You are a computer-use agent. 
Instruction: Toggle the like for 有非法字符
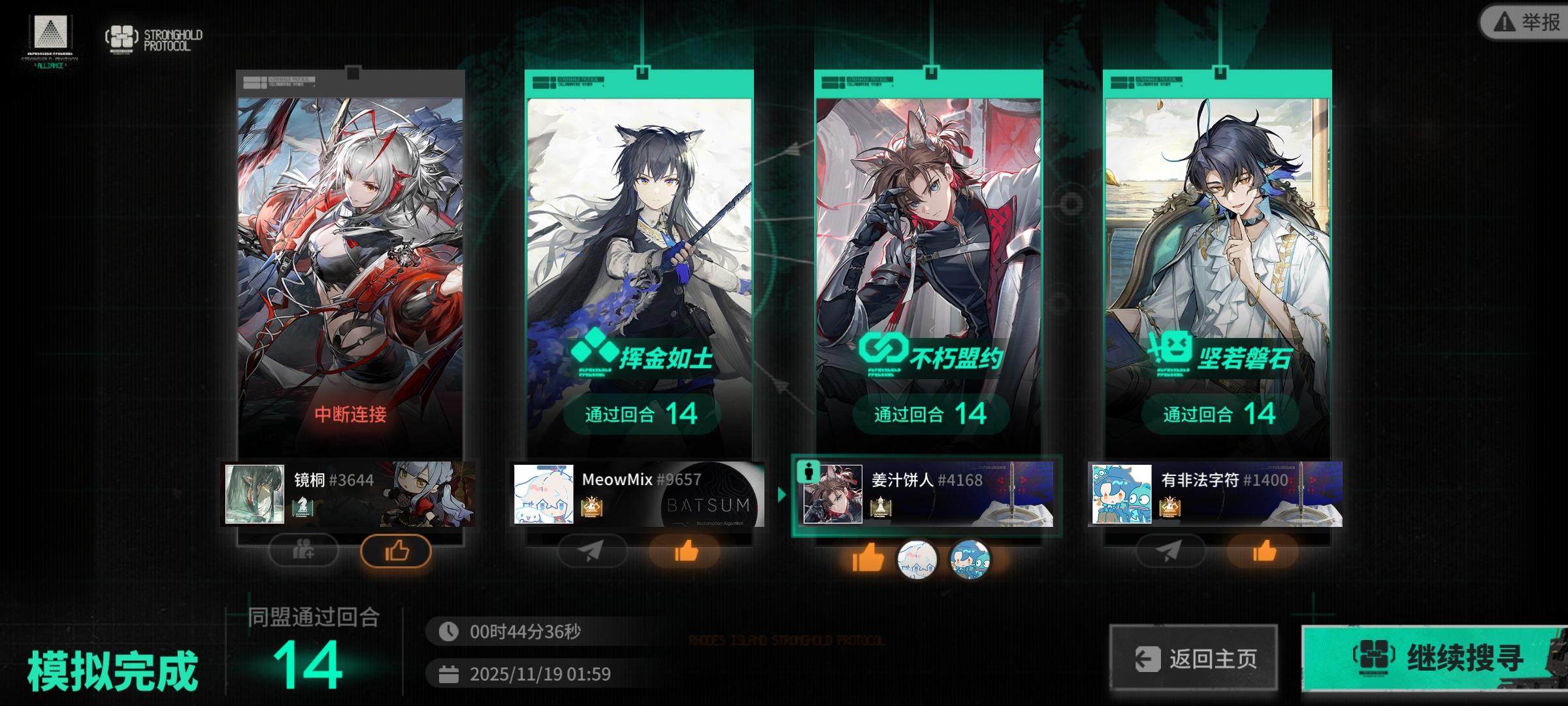(x=1261, y=551)
